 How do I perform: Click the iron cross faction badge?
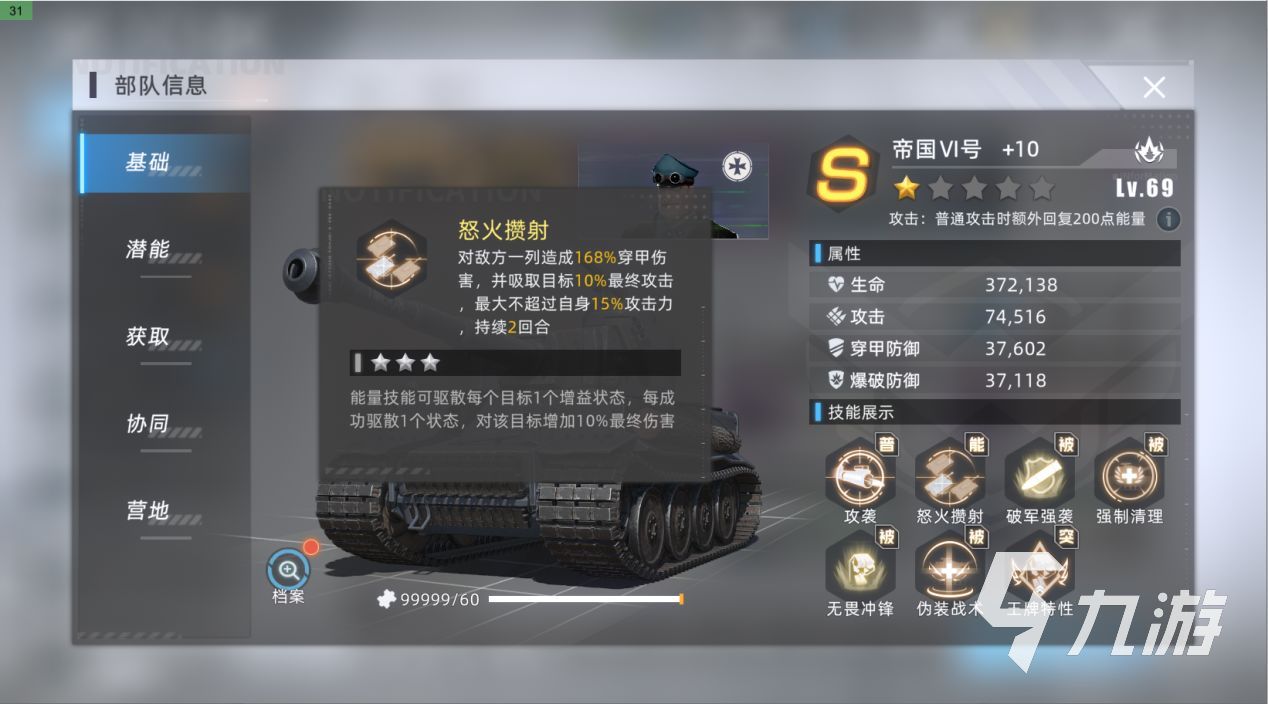tap(737, 166)
